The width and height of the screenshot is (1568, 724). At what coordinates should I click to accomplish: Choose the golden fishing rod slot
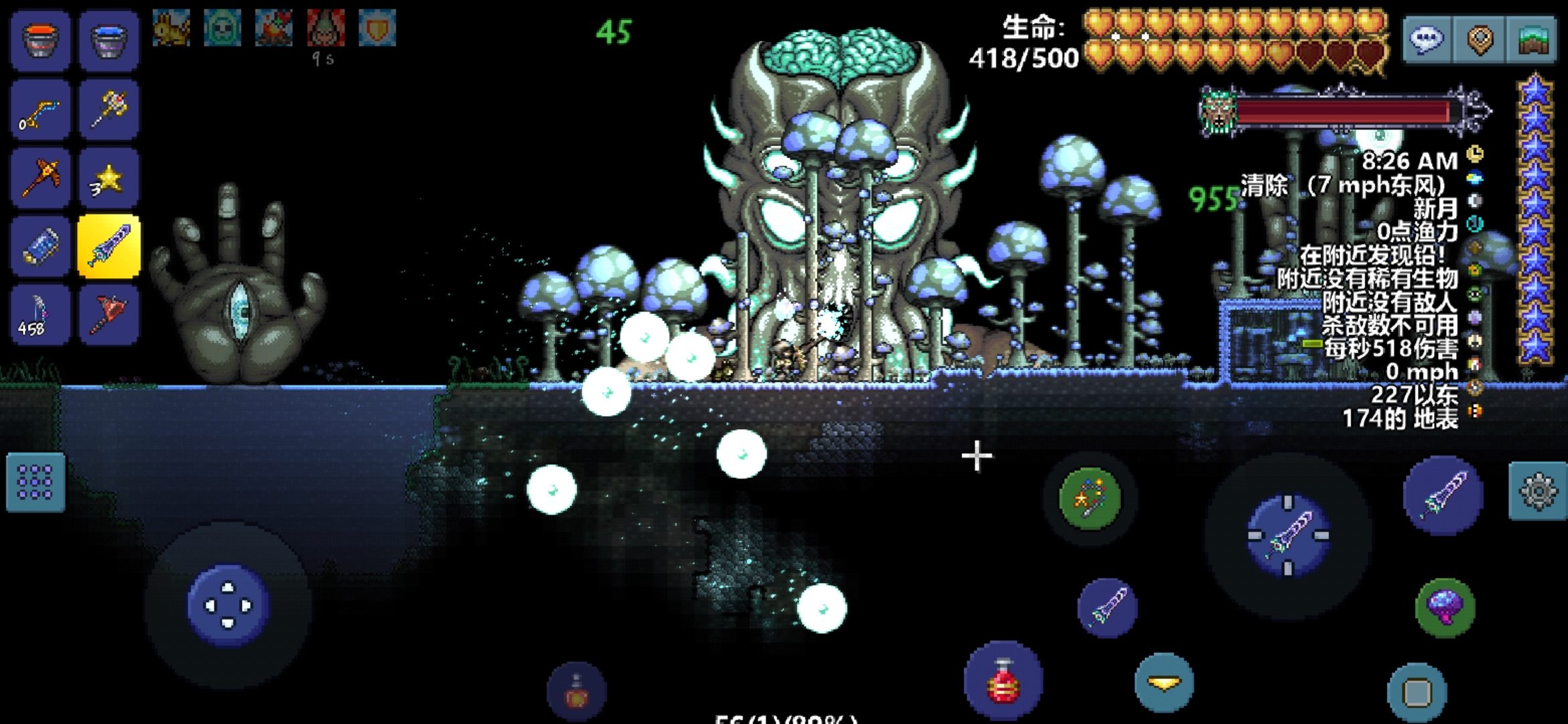(40, 110)
